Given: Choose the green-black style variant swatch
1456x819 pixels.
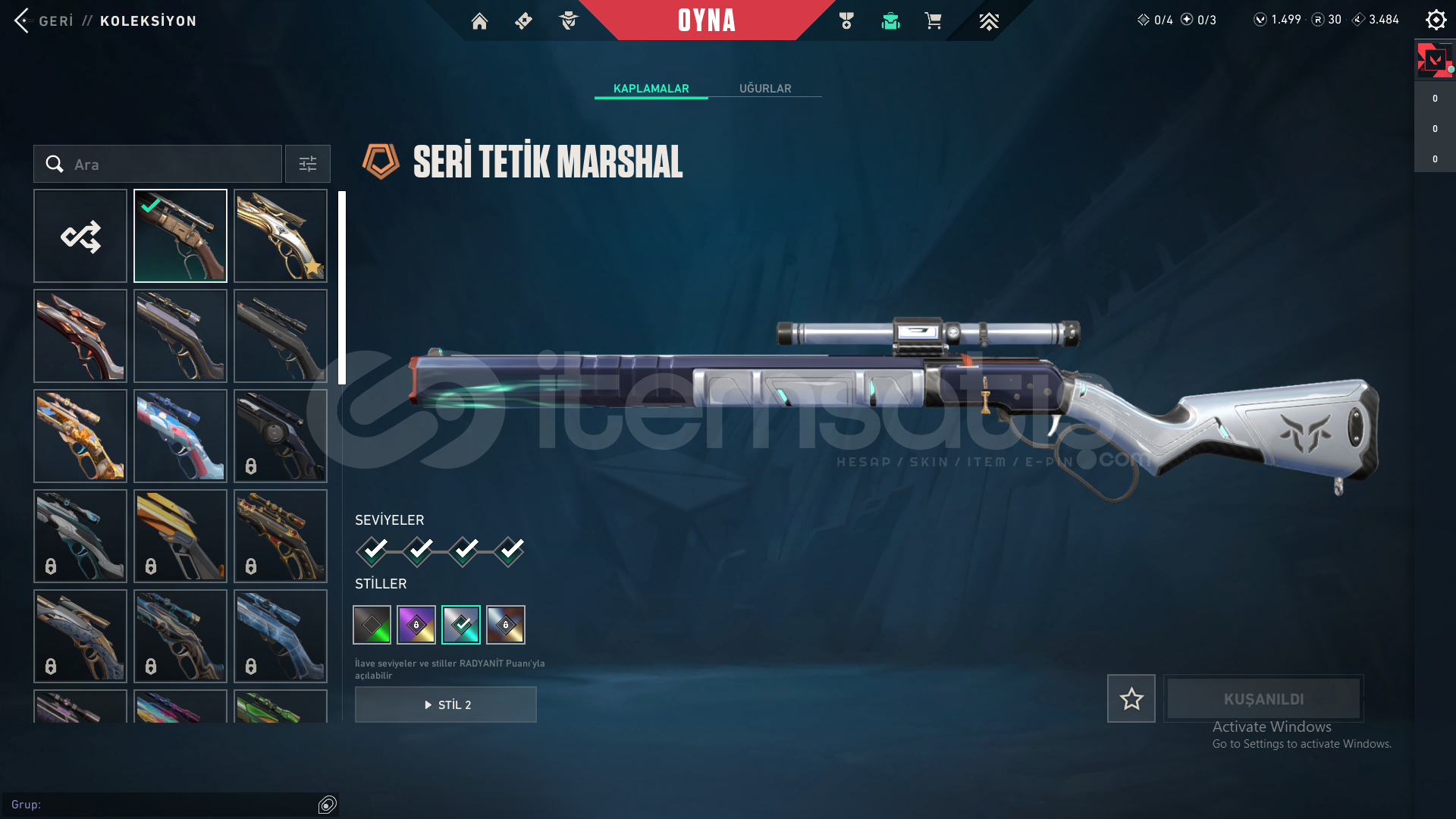Looking at the screenshot, I should tap(372, 625).
